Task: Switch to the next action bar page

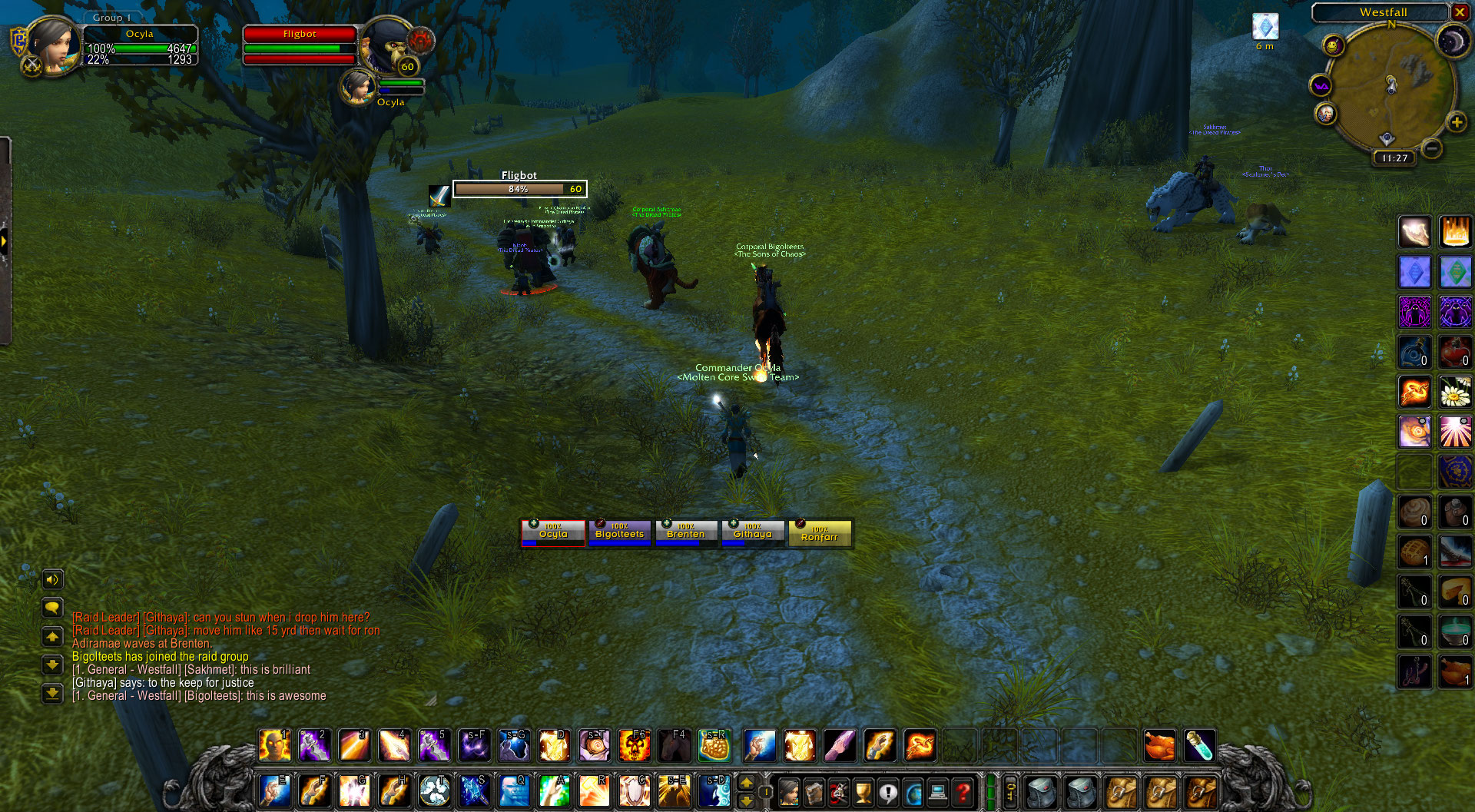Action: point(746,783)
